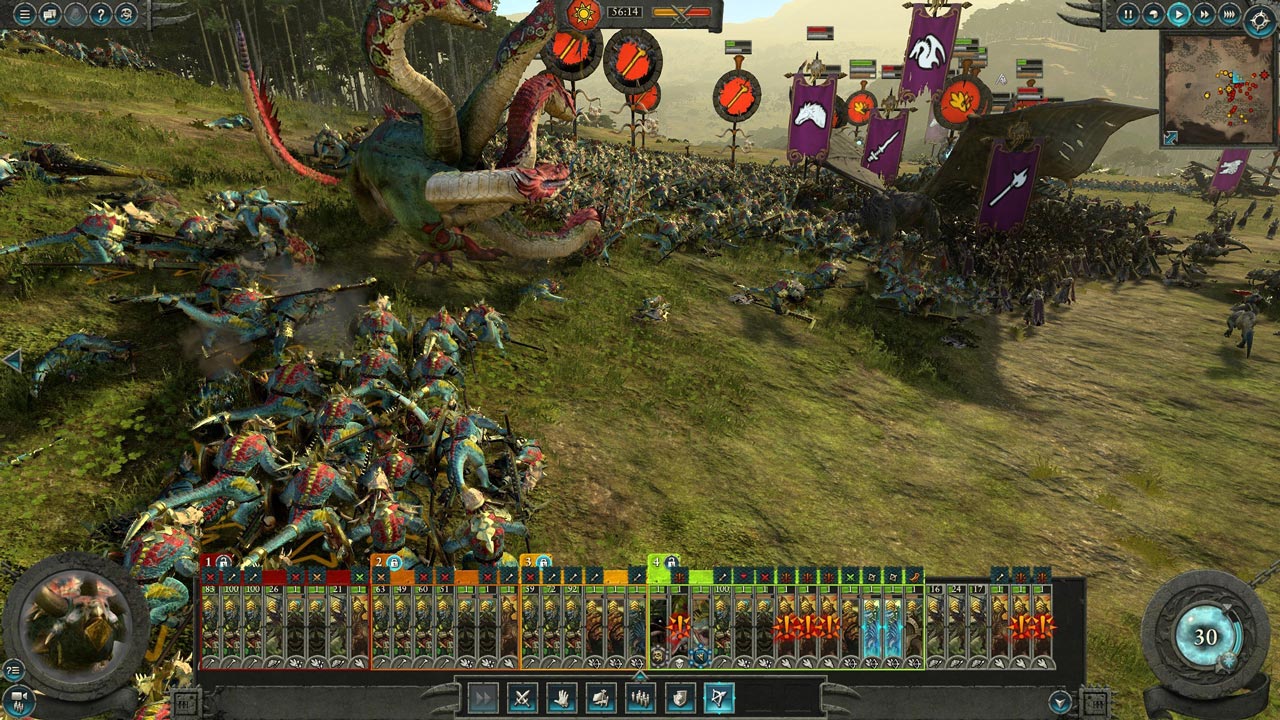Screen dimensions: 1280x720
Task: Select unit group 1 tab
Action: click(x=216, y=562)
